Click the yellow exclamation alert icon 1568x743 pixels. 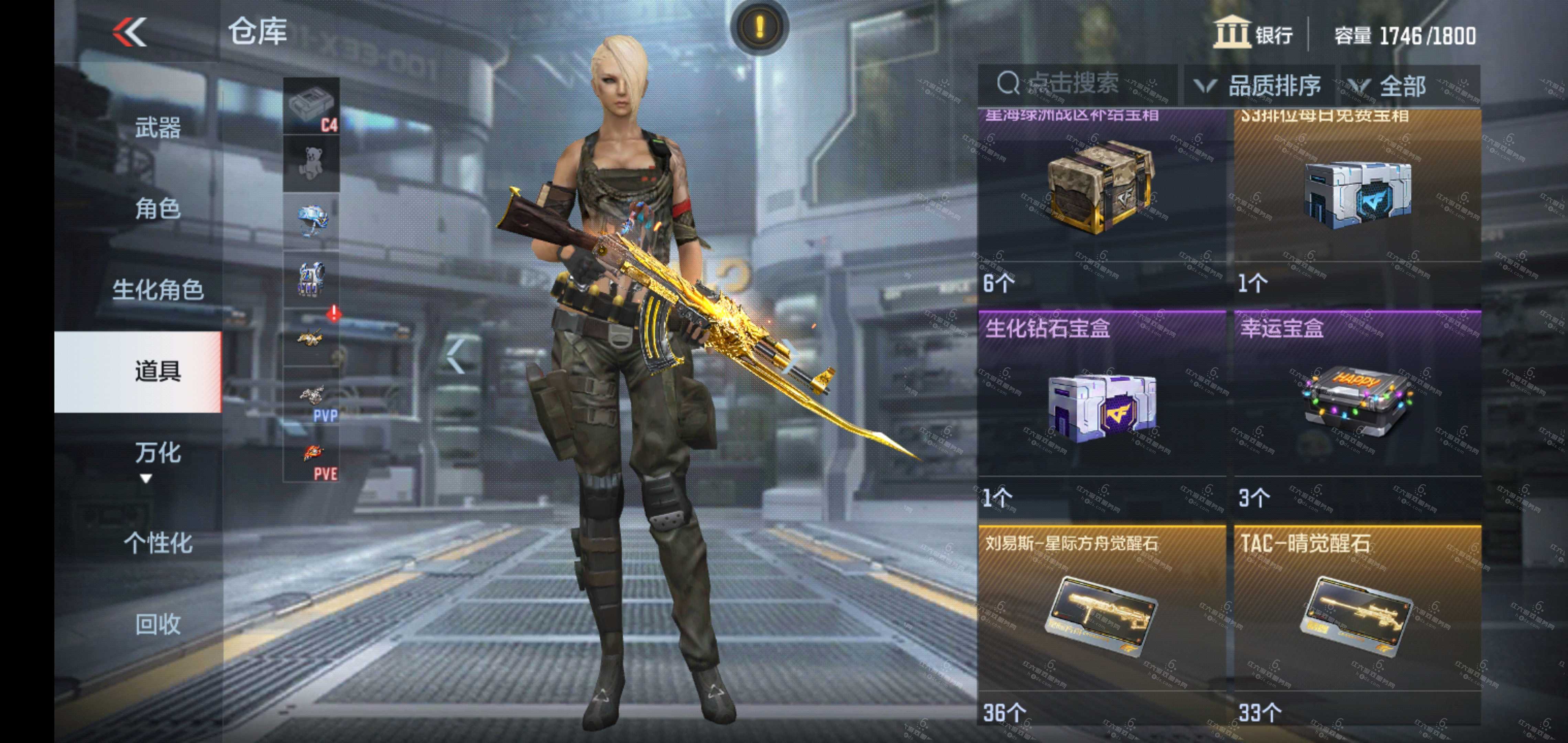pos(759,27)
